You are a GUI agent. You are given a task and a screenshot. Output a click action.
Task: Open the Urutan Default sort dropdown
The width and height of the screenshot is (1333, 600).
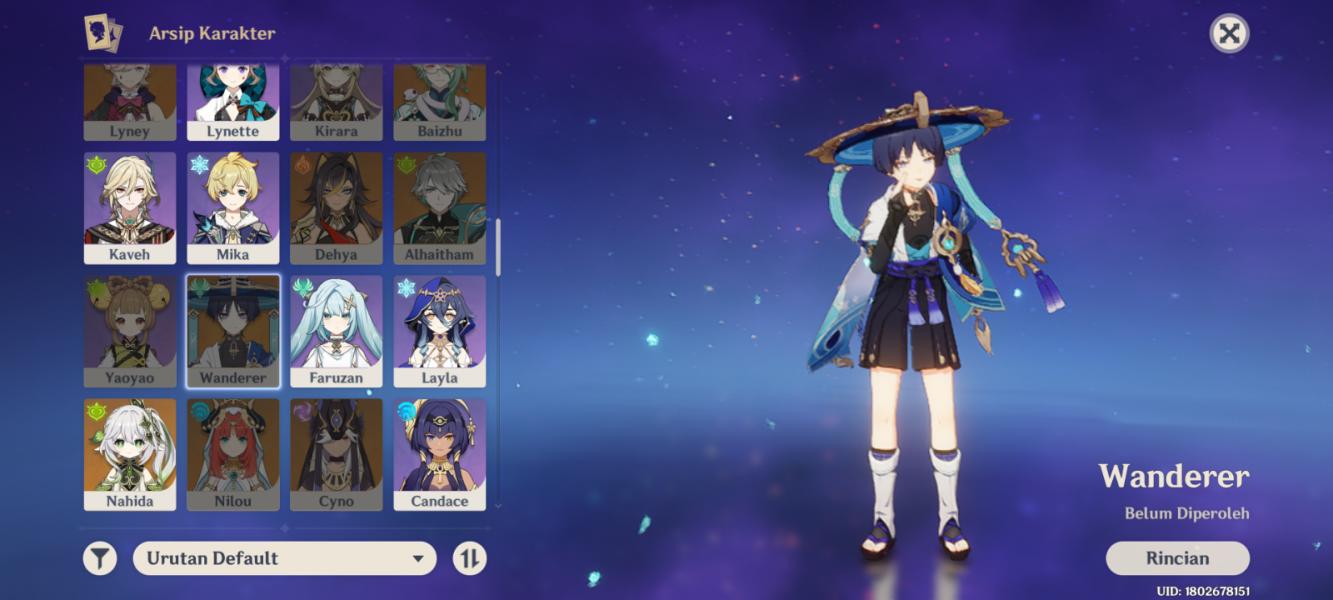(285, 558)
